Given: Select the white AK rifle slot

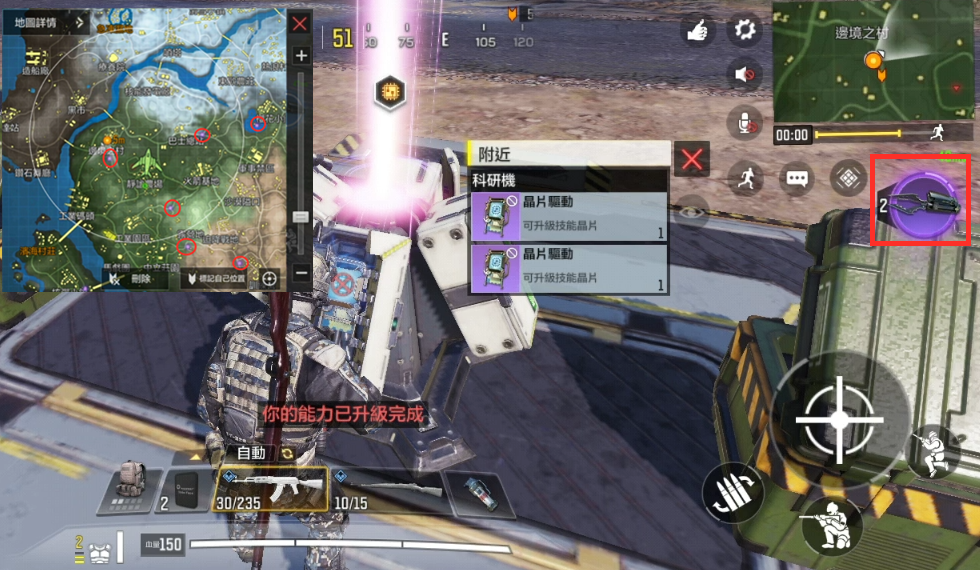Looking at the screenshot, I should point(272,489).
